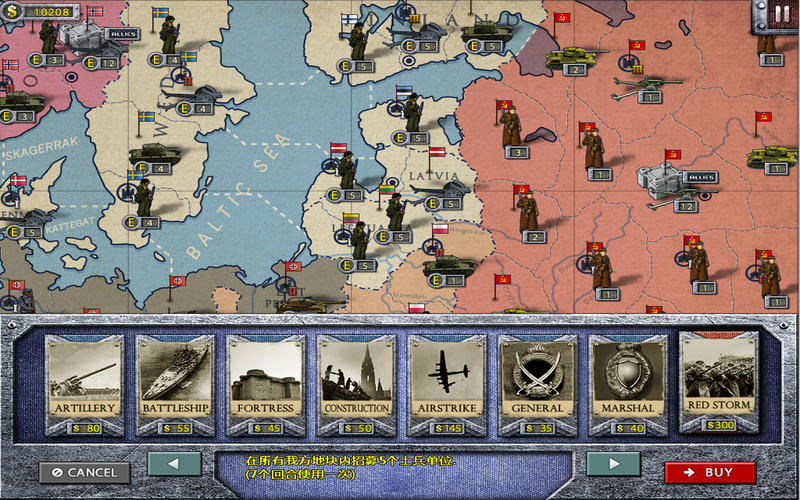This screenshot has width=800, height=500.
Task: Pick the Marshal card
Action: coord(628,382)
